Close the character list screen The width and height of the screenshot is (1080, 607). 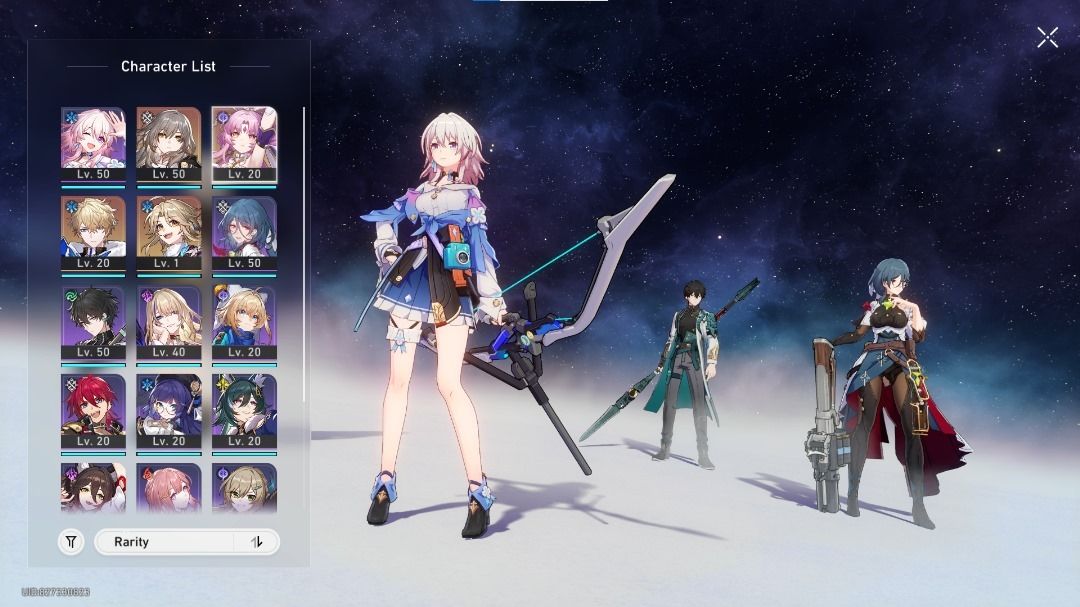1047,38
